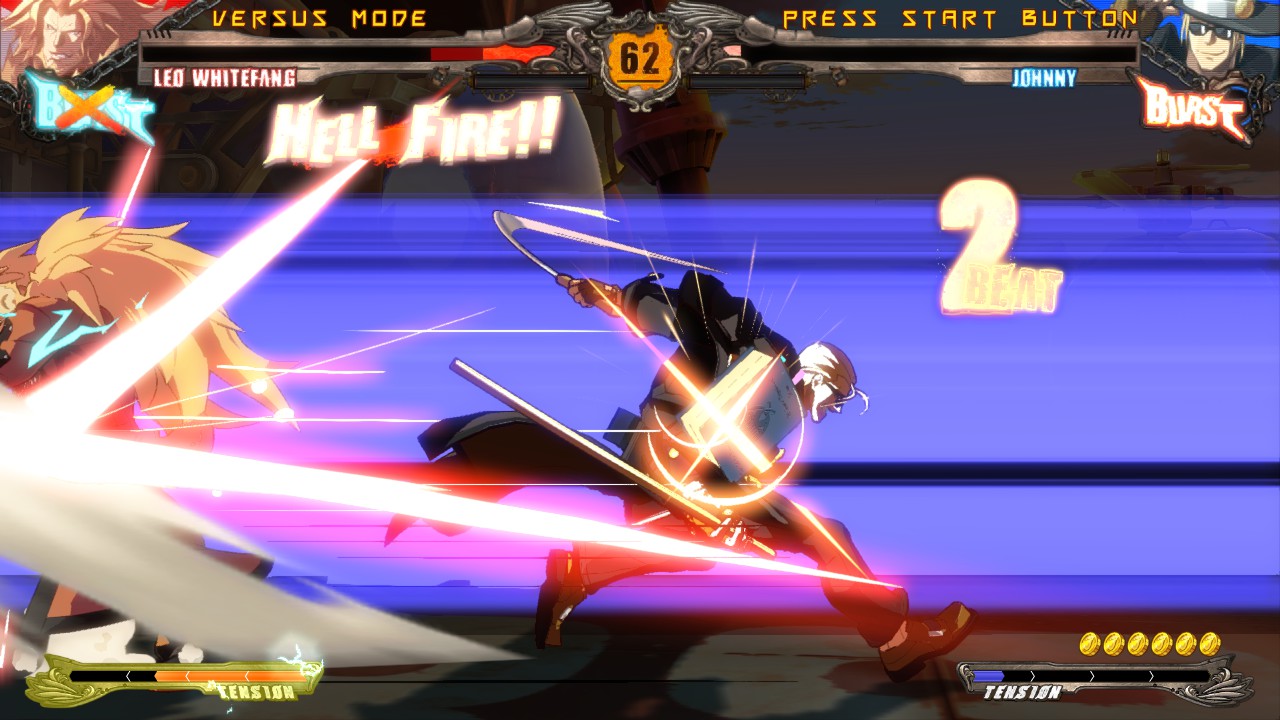The image size is (1280, 720).
Task: Click the HELL FIRE!! attack callout text
Action: [x=410, y=131]
